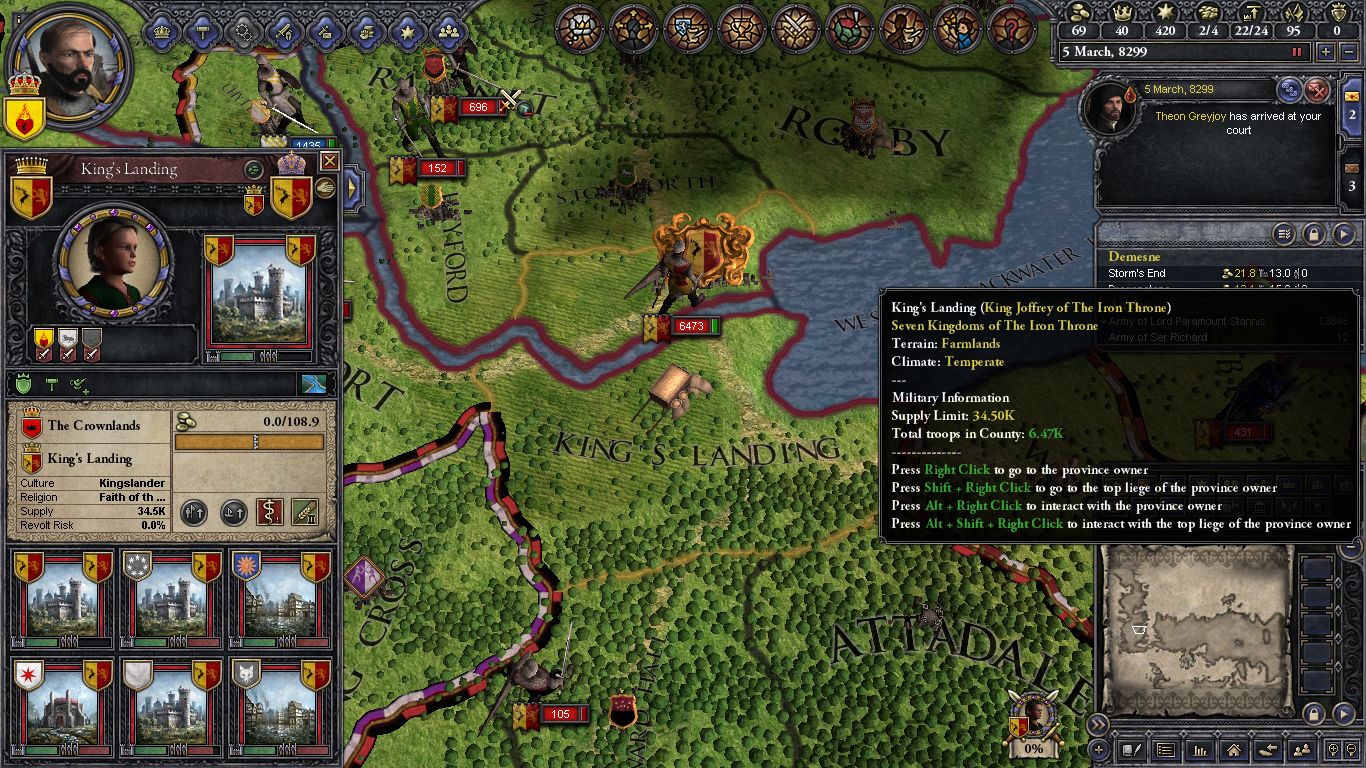This screenshot has width=1366, height=768.
Task: Open the star-icon top menu tab
Action: coord(407,31)
